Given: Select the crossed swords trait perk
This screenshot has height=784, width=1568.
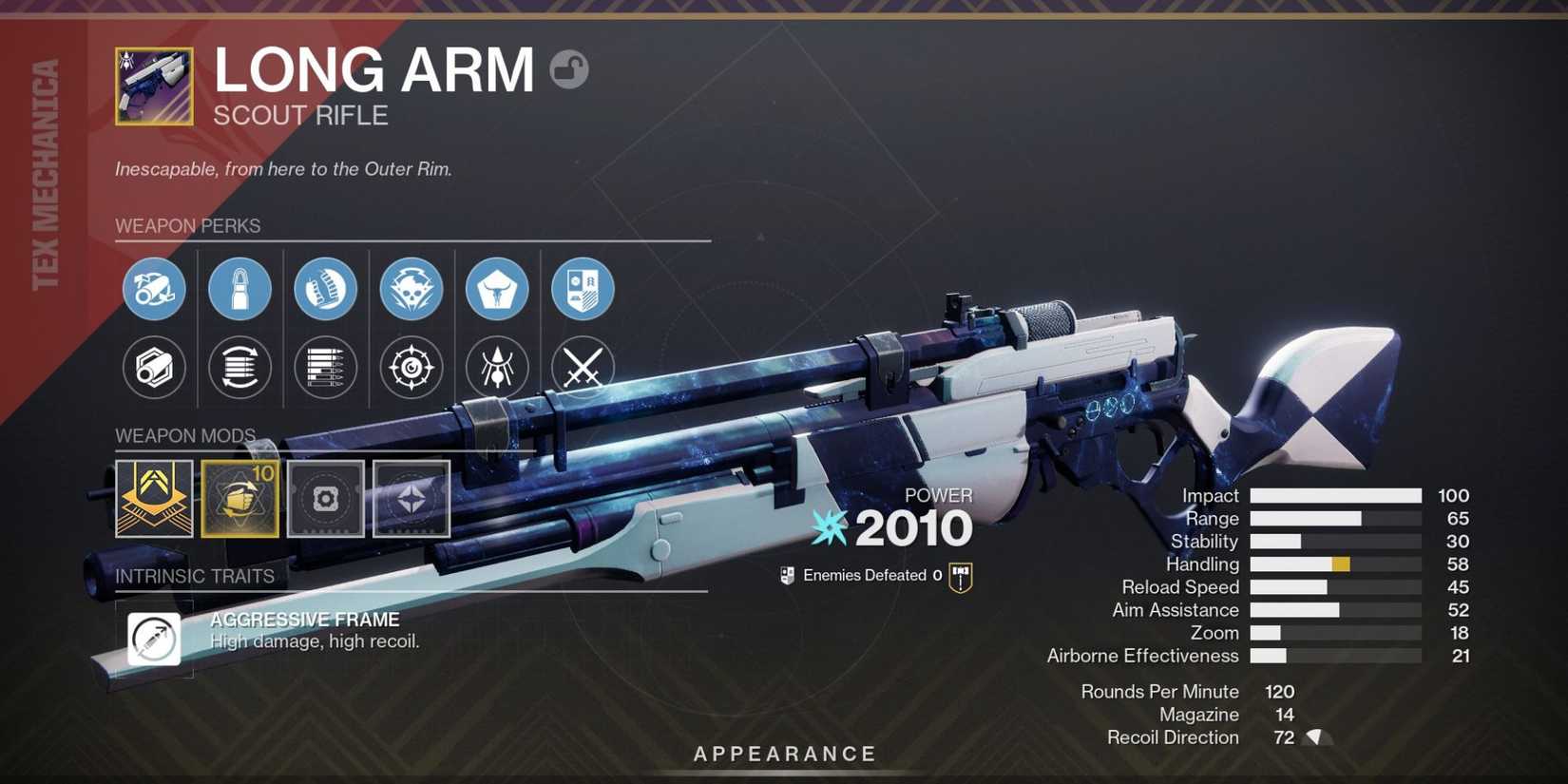Looking at the screenshot, I should [x=582, y=369].
